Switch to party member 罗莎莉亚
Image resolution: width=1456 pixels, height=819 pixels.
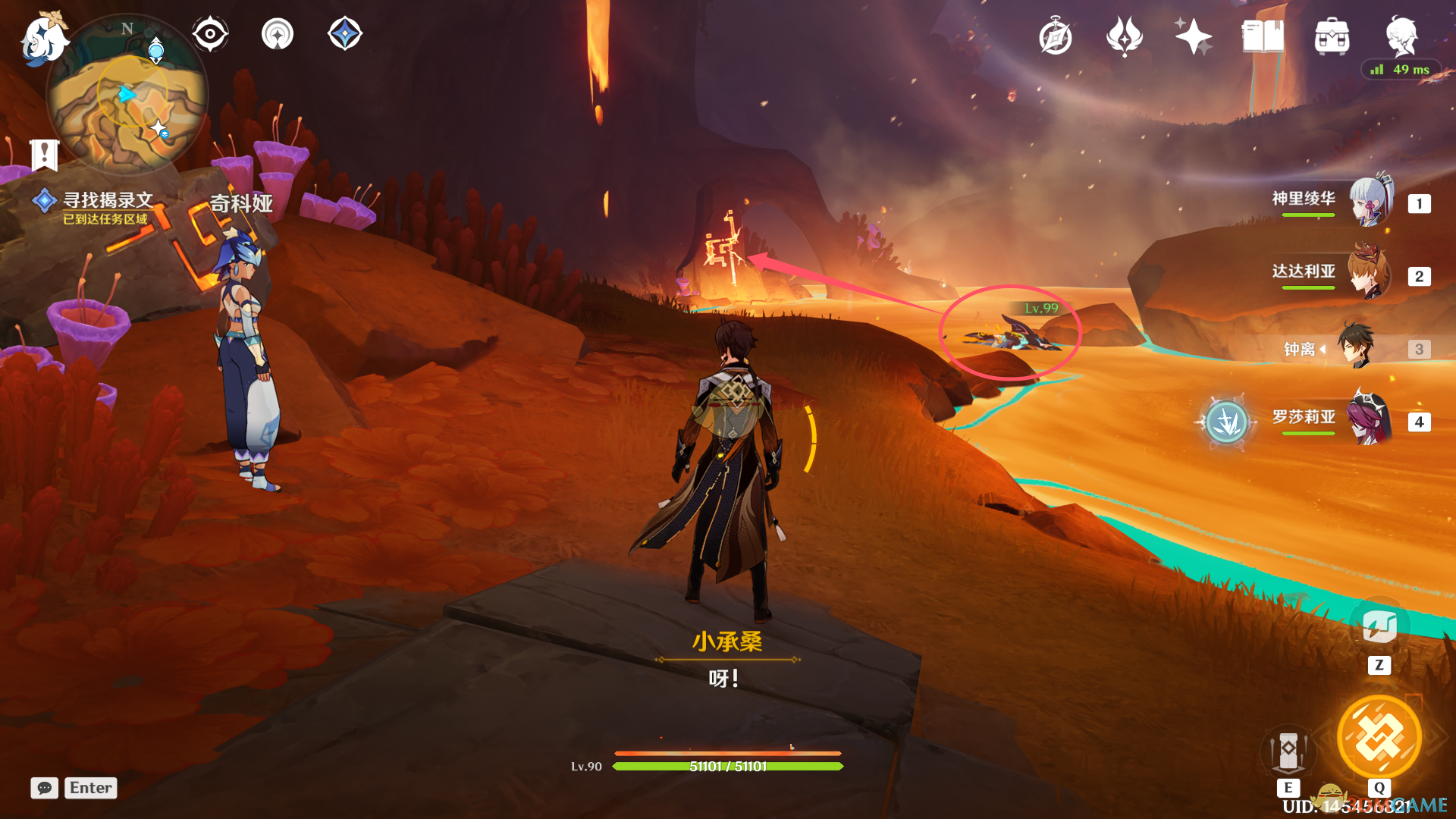tap(1368, 419)
